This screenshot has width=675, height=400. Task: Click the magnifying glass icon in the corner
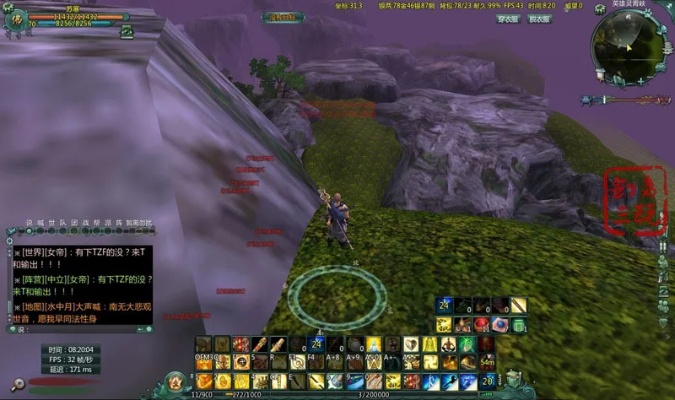pos(15,384)
